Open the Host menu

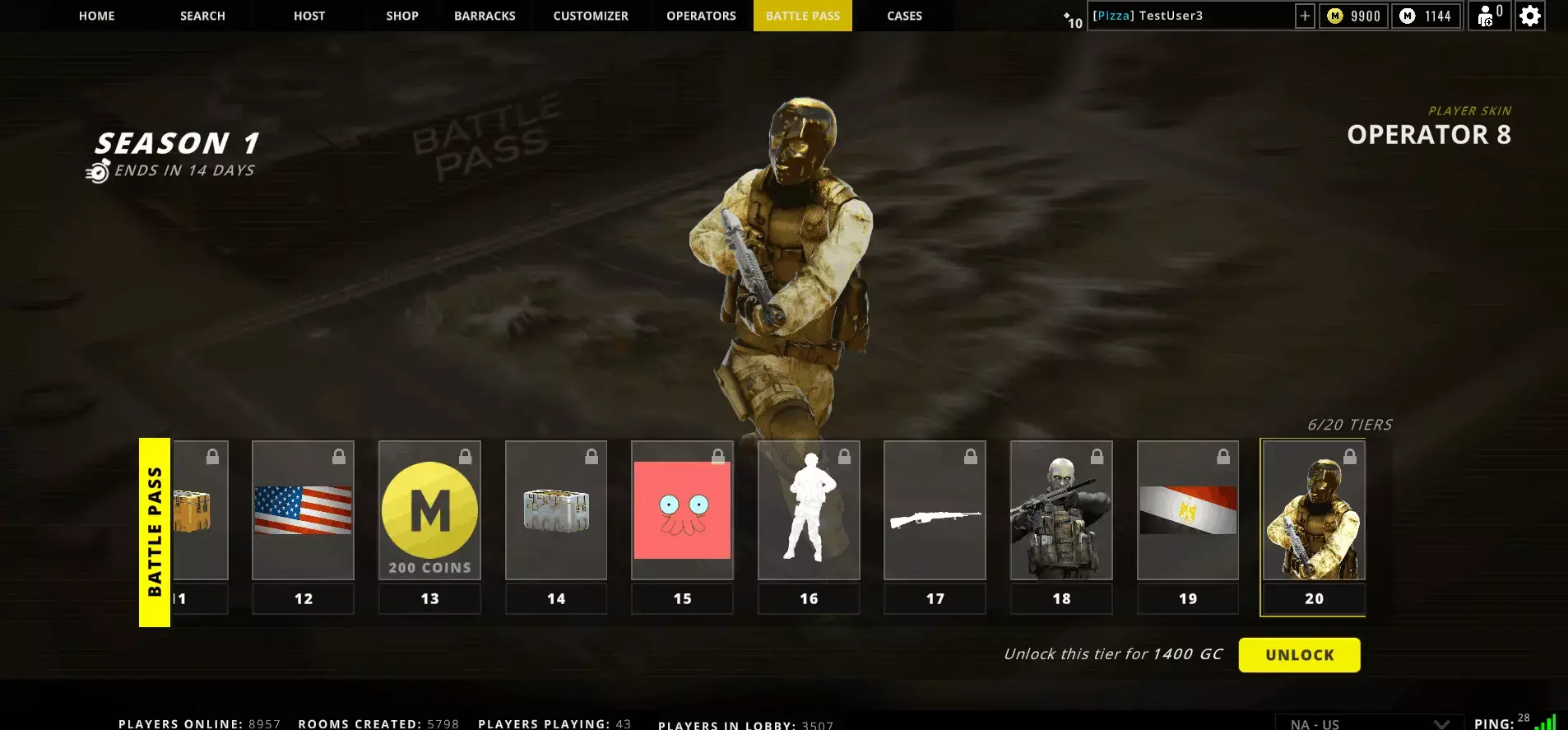tap(309, 16)
